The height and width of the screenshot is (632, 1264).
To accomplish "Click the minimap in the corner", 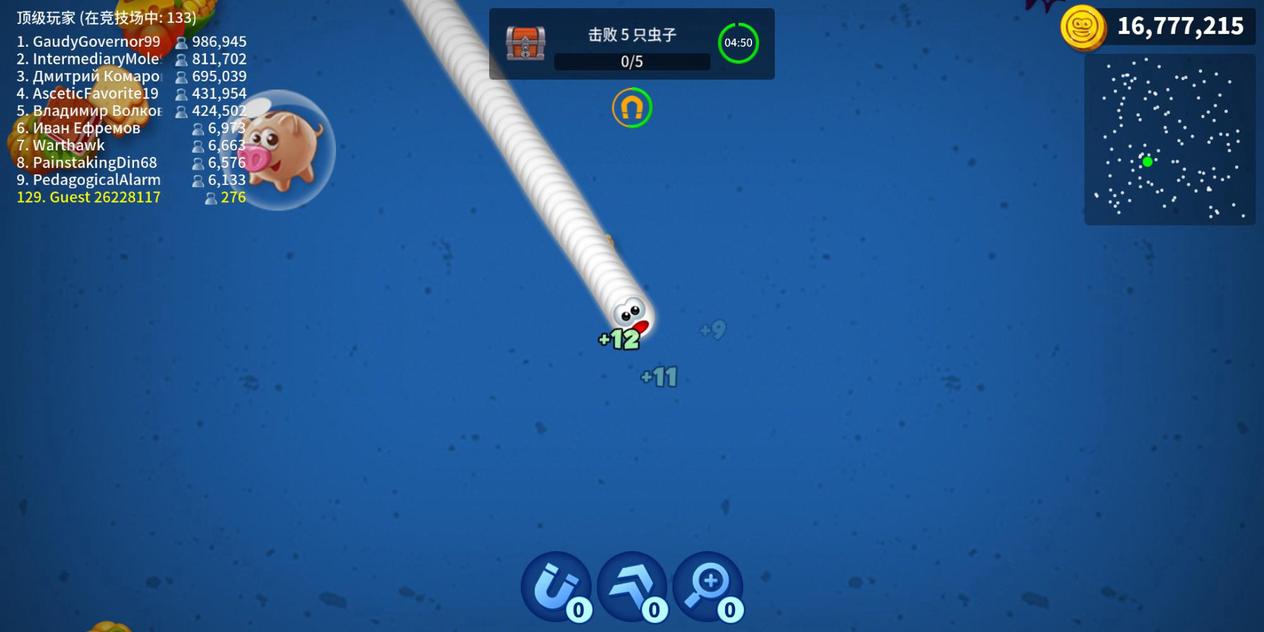I will (x=1169, y=138).
